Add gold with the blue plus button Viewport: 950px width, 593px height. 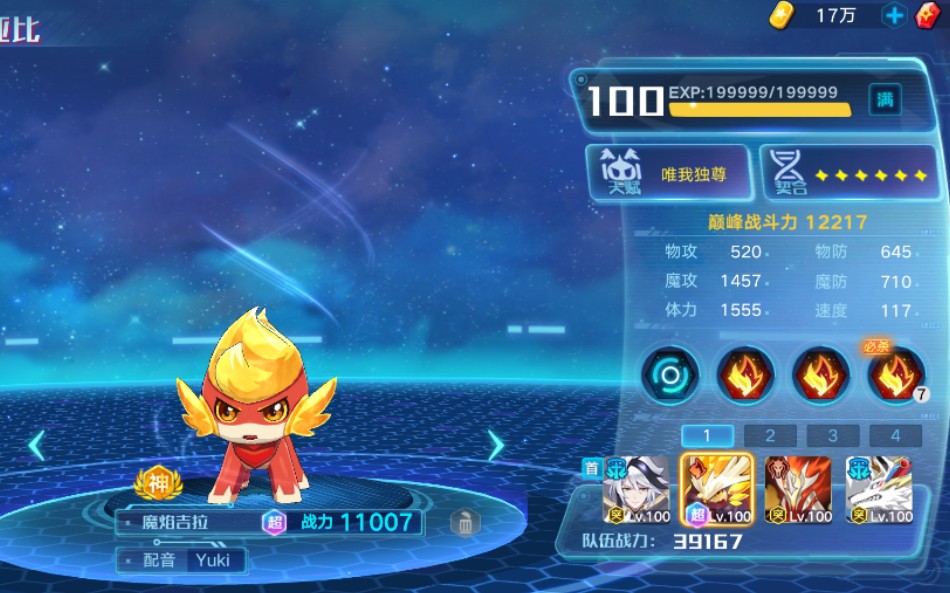tap(894, 16)
